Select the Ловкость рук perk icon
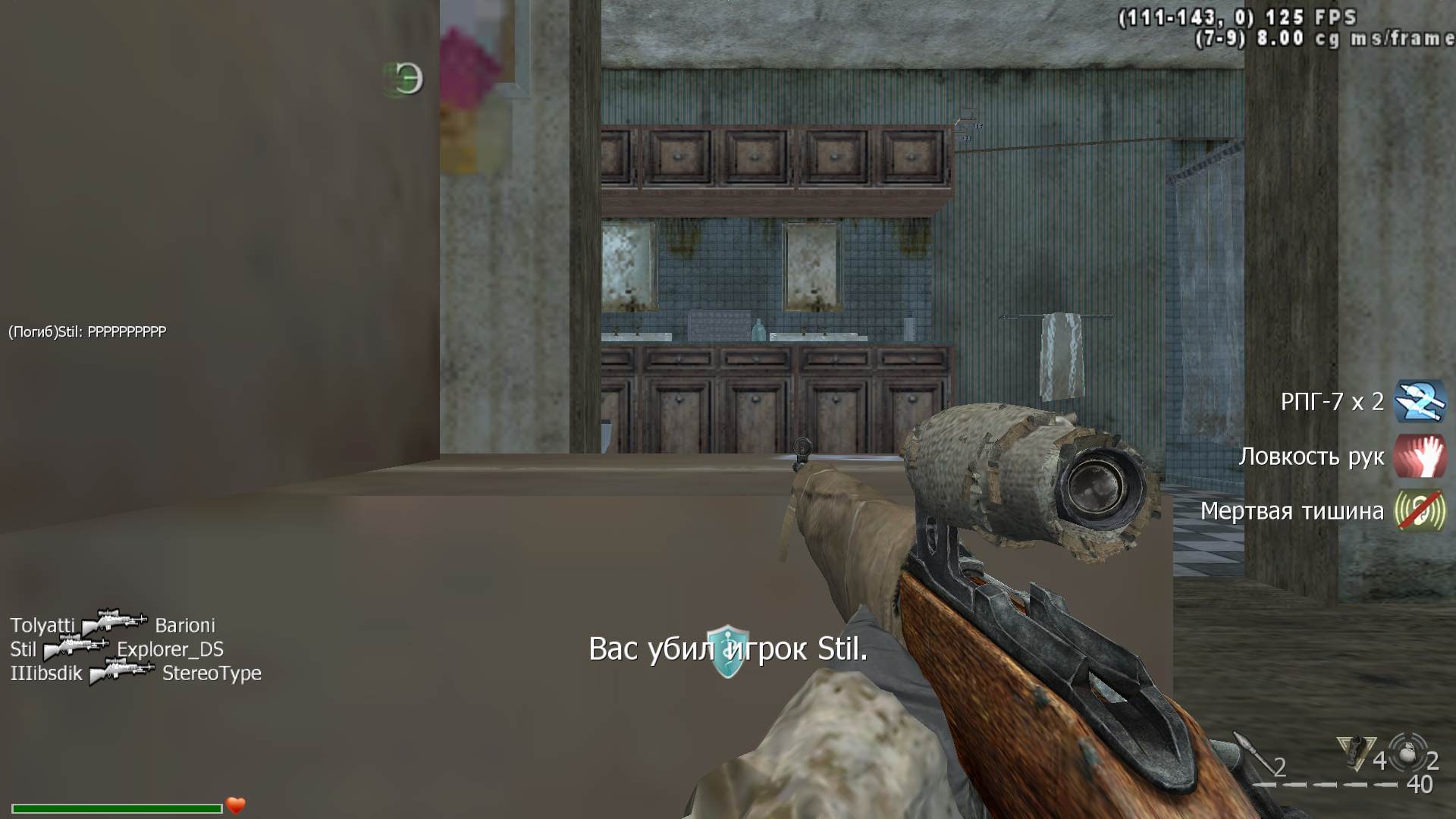Screen dimensions: 1456x819 [x=1420, y=457]
